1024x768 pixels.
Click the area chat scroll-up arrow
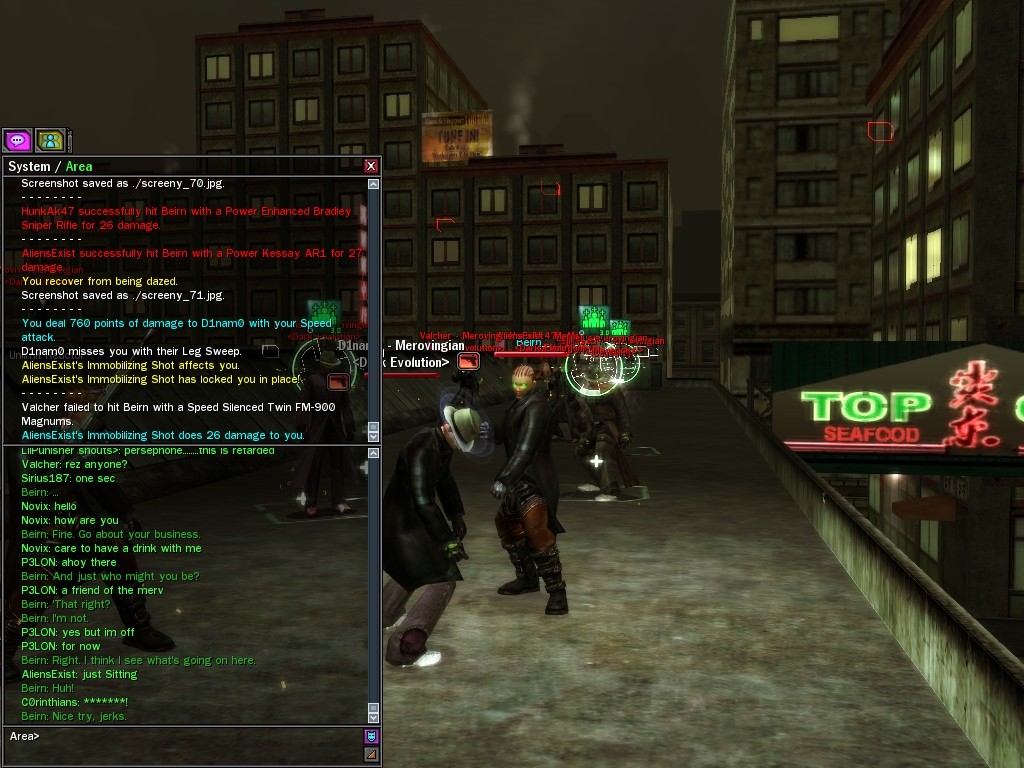coord(374,454)
